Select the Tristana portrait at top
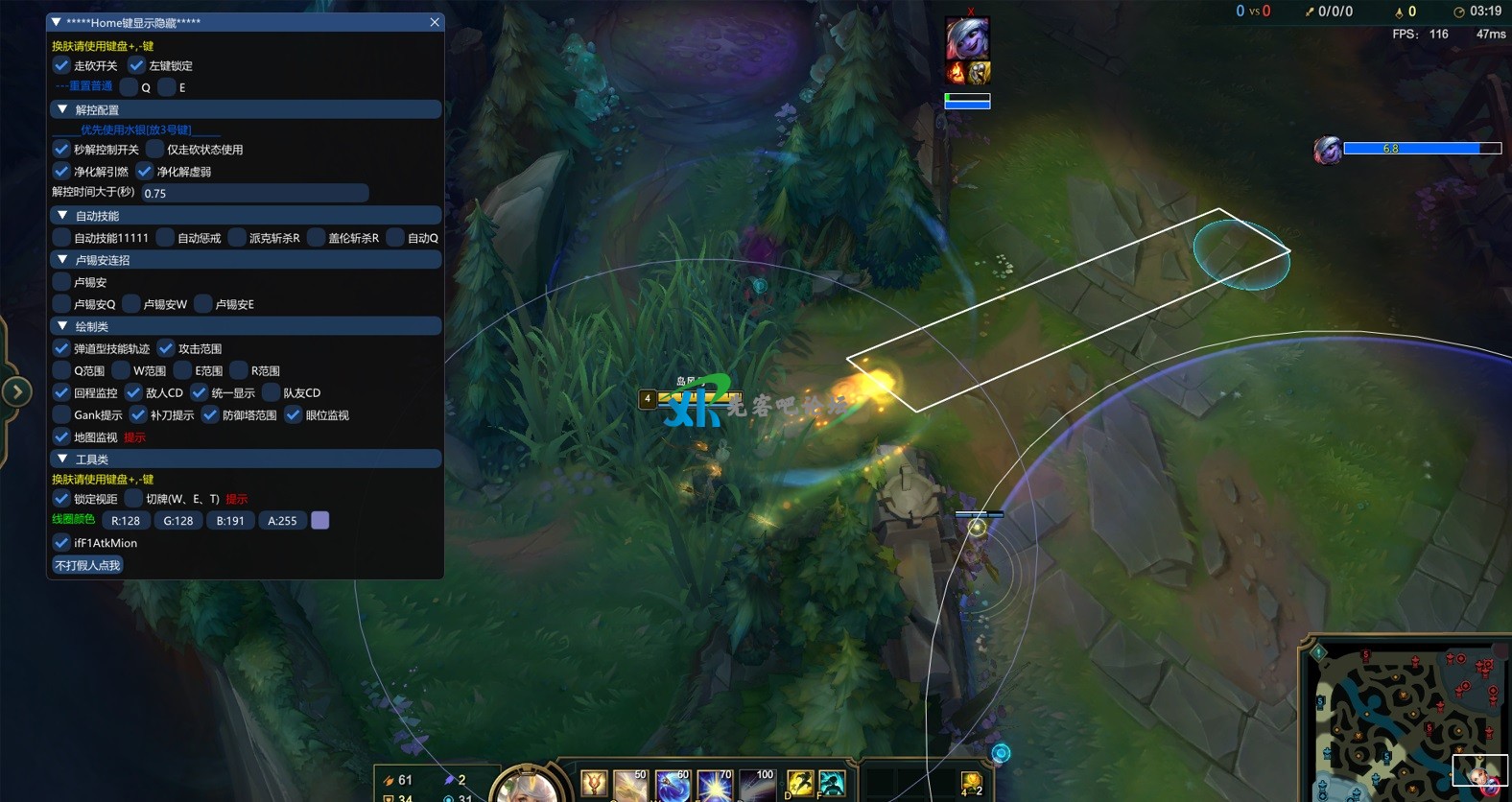1512x802 pixels. [967, 39]
